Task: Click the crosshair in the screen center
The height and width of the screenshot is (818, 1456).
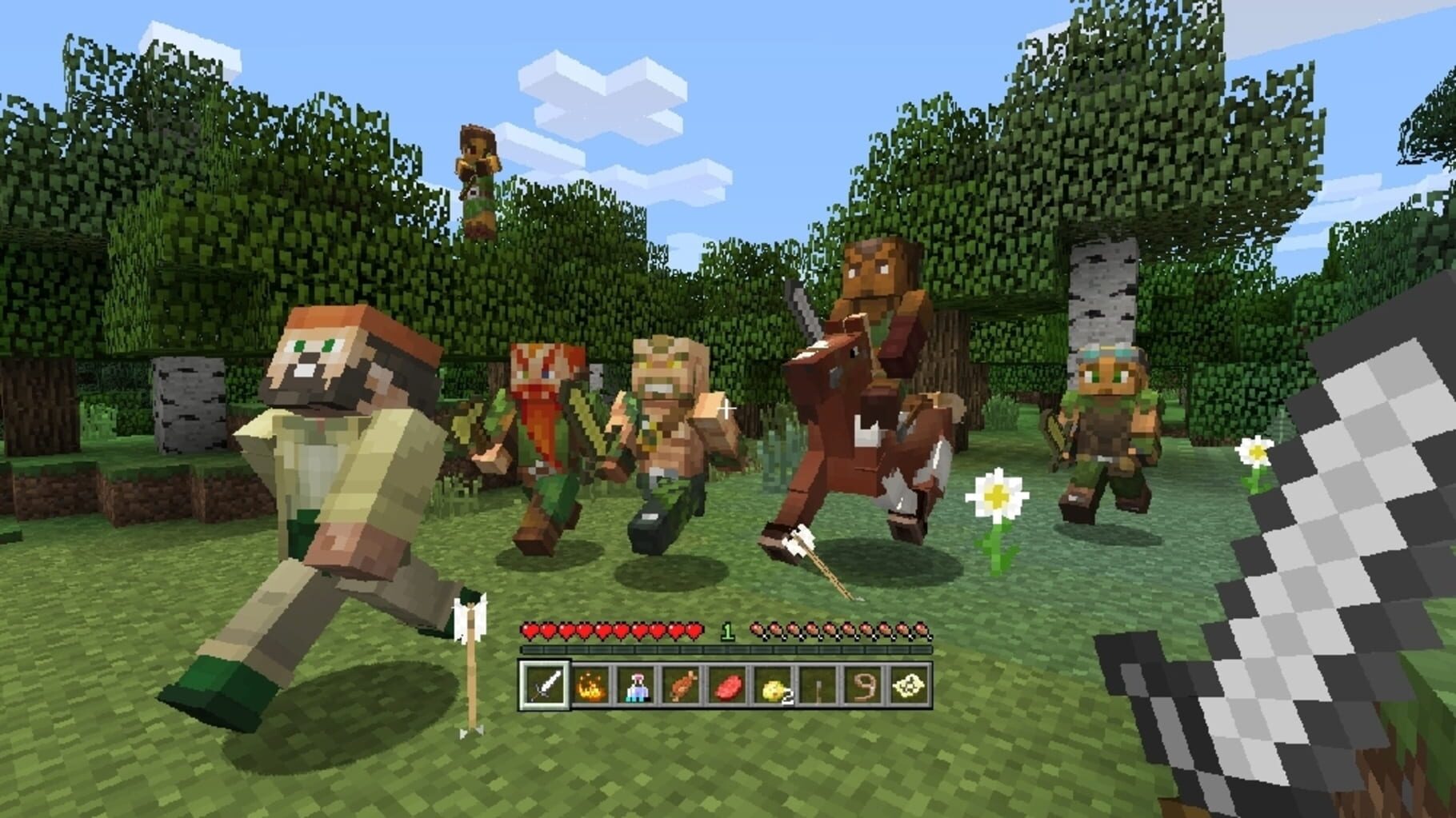Action: [726, 408]
